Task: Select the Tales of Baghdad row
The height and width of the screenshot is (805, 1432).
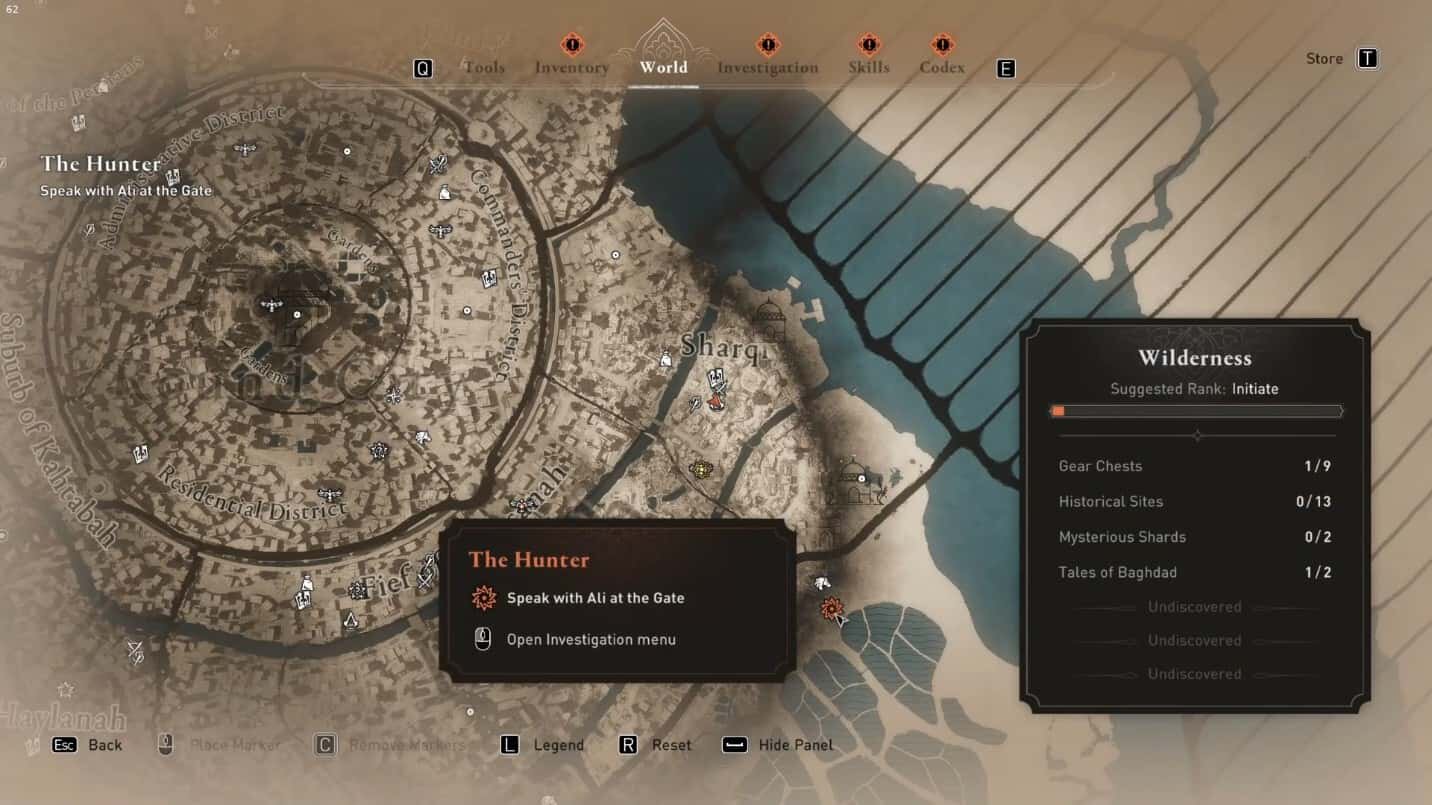Action: coord(1195,573)
